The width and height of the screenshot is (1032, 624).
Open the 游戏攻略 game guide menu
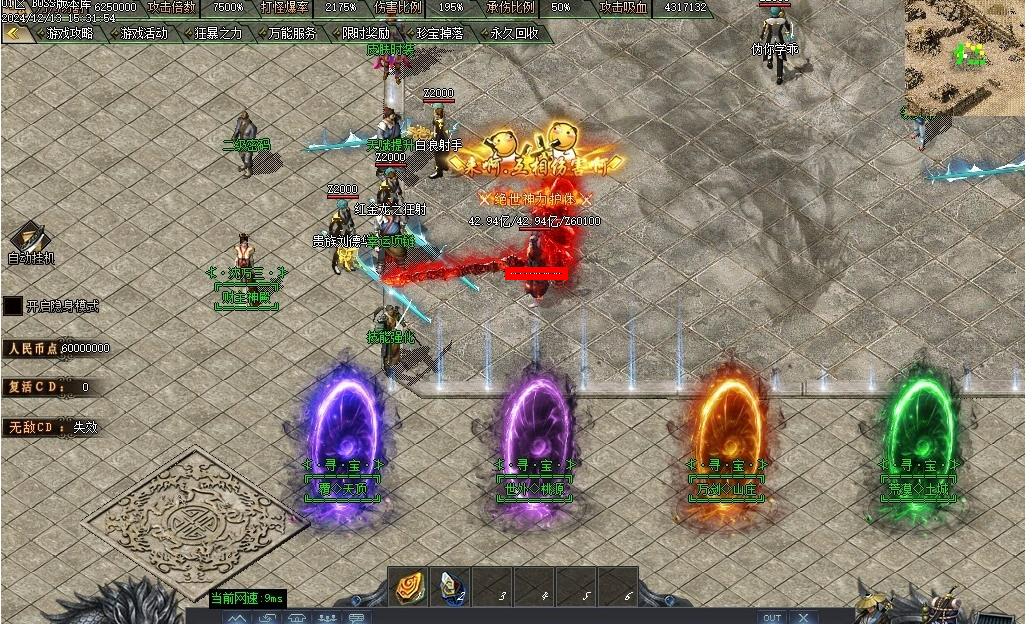coord(71,33)
